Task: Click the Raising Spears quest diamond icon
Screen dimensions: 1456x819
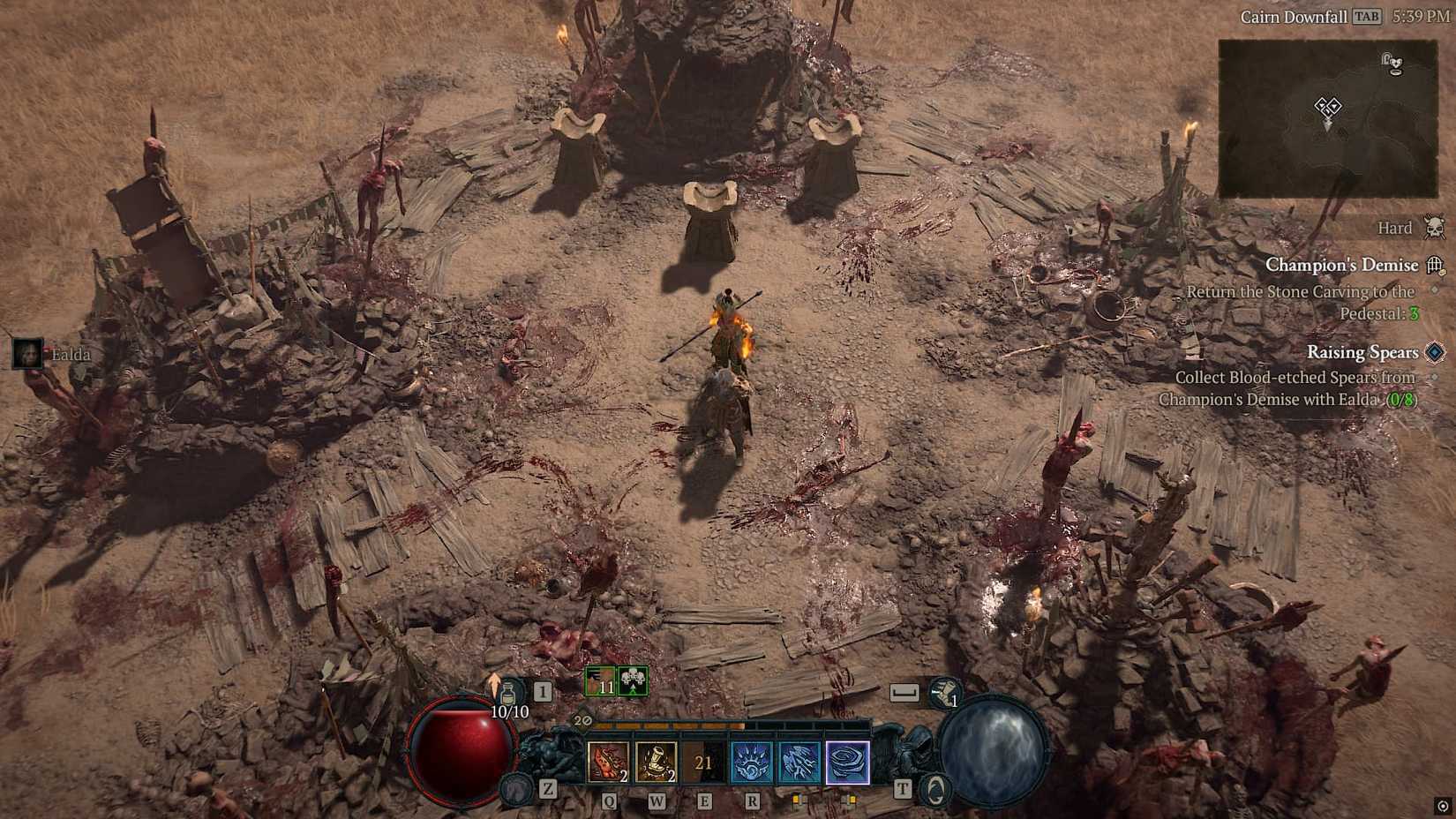Action: 1434,352
